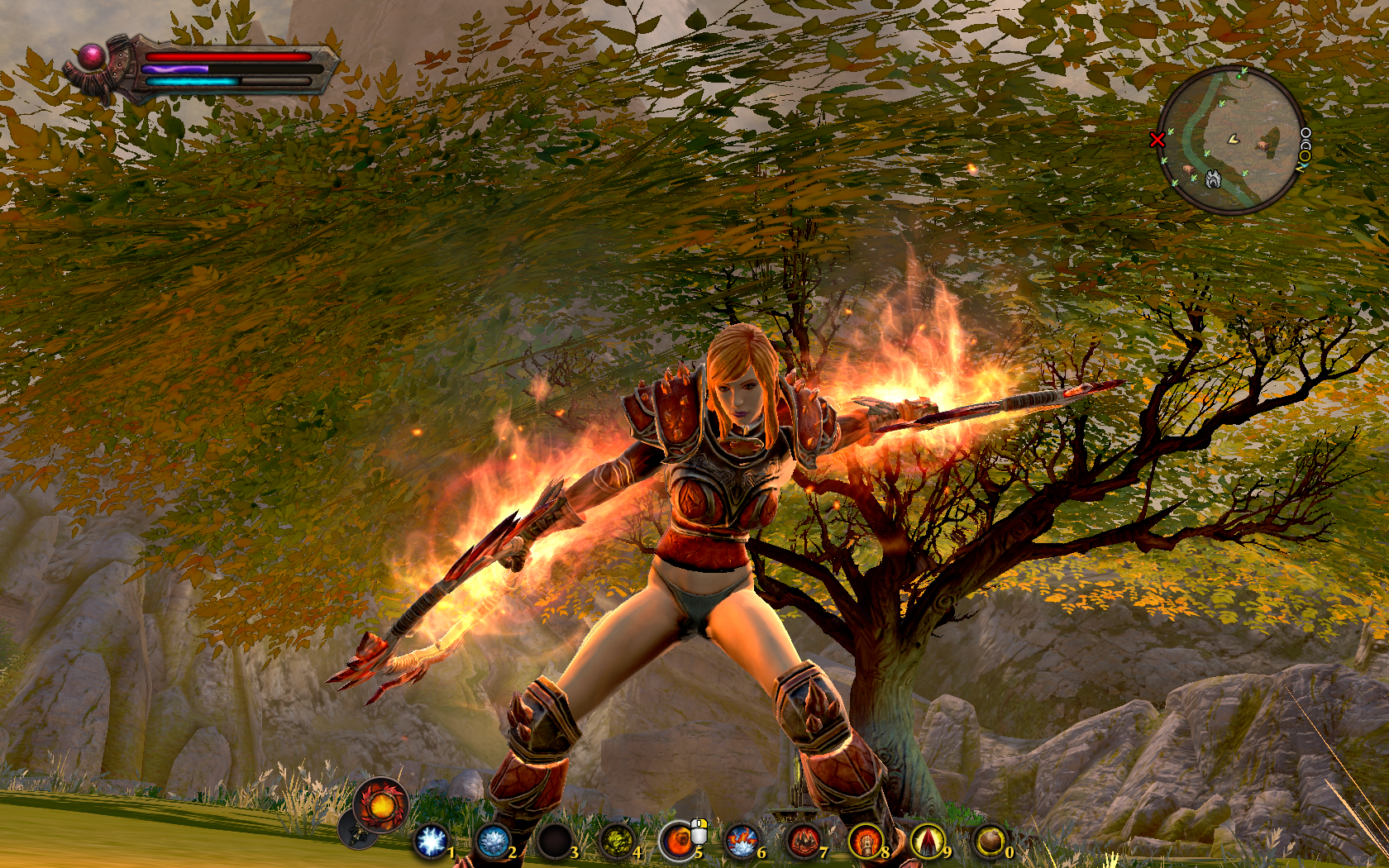Activate the white frost burst ability in slot 1
This screenshot has width=1389, height=868.
tap(431, 842)
